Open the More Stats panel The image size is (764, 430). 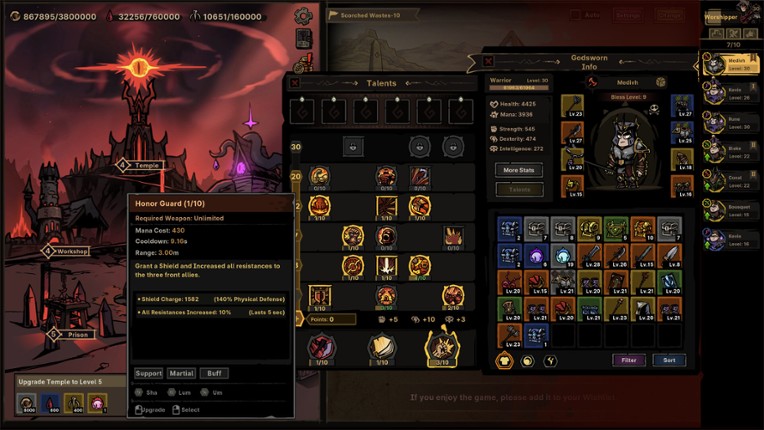click(519, 170)
